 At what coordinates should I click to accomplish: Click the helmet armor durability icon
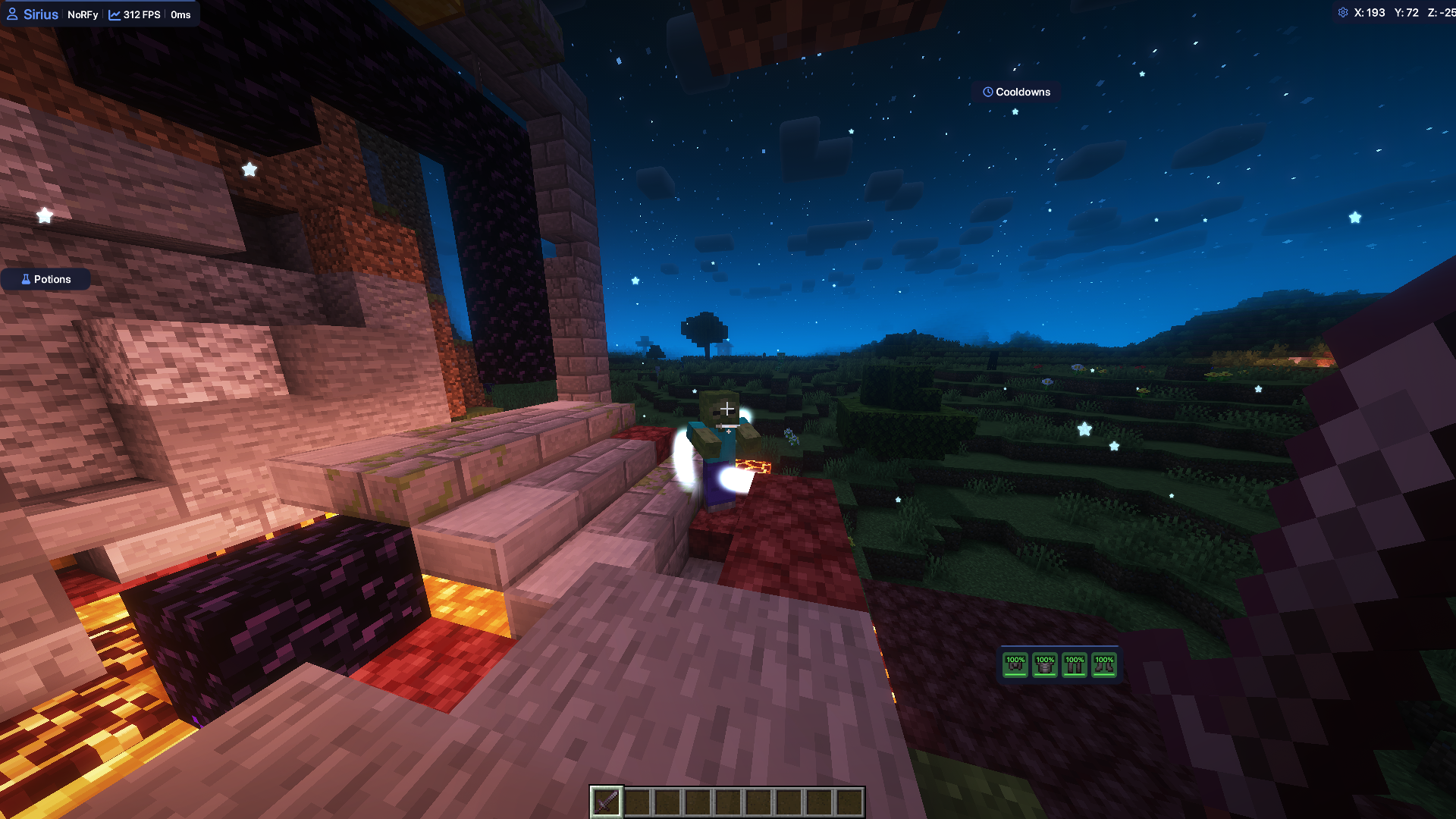click(1015, 664)
